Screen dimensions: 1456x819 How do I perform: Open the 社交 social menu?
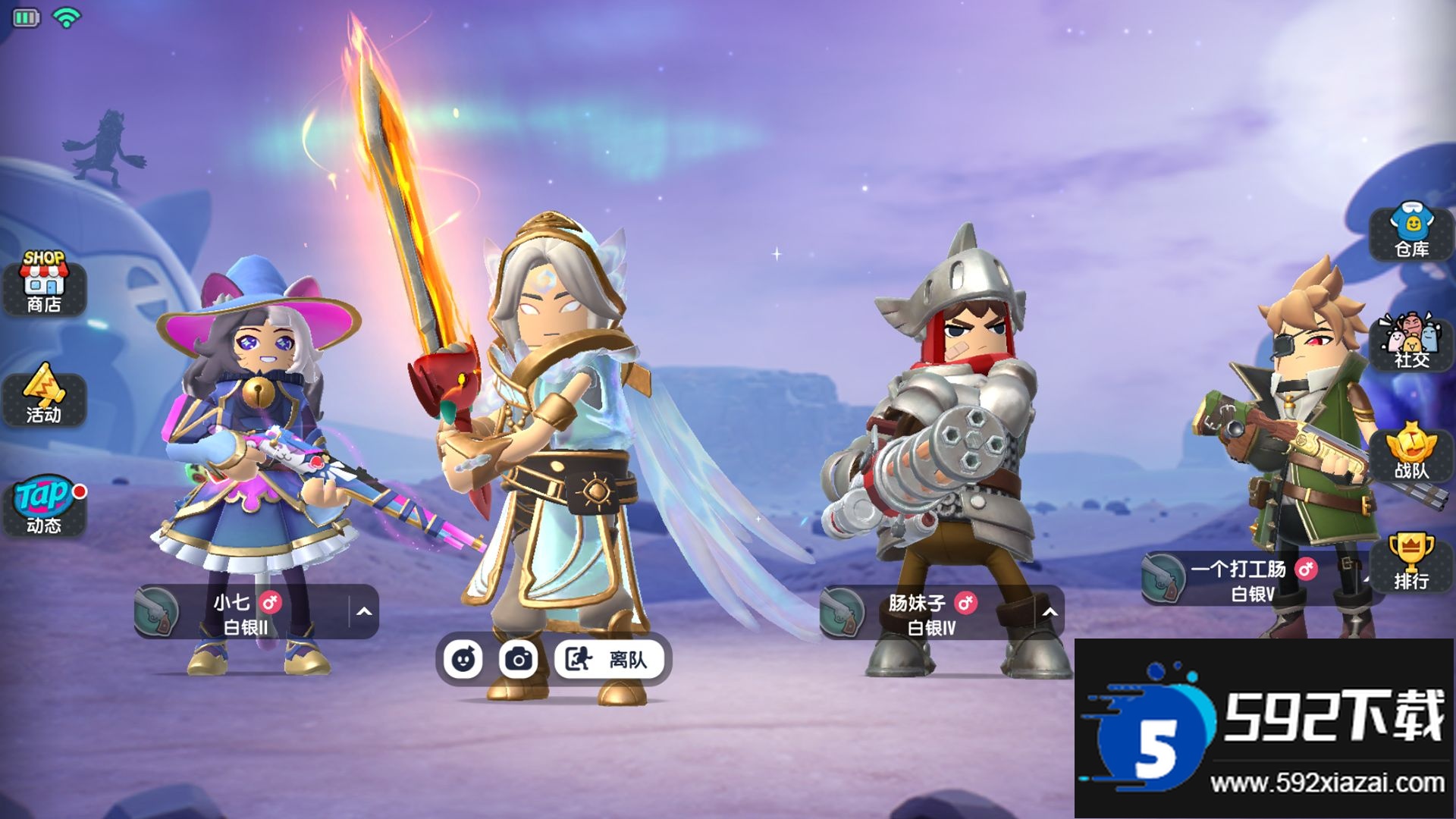click(1411, 343)
